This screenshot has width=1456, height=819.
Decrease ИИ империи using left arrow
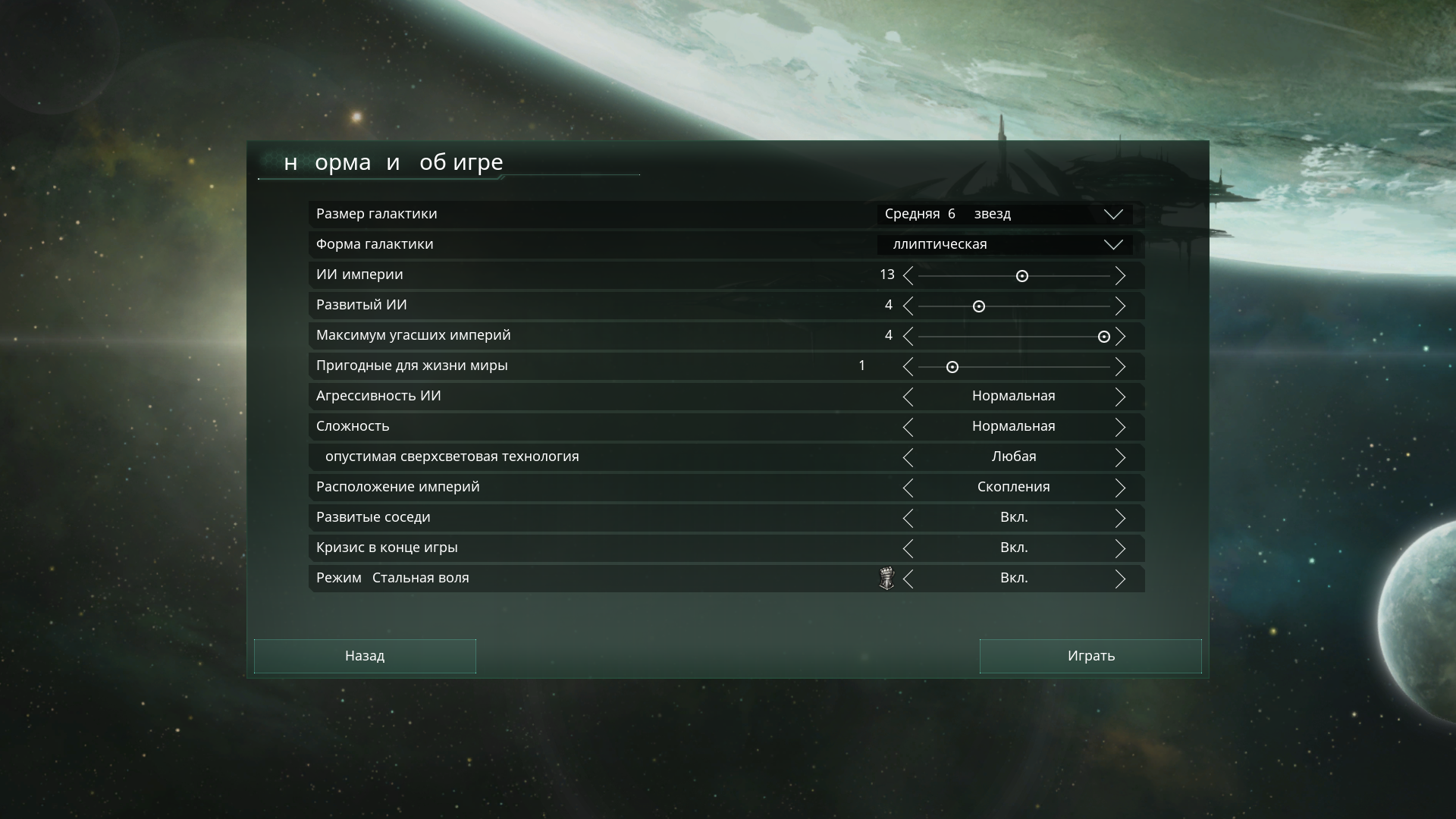tap(908, 276)
